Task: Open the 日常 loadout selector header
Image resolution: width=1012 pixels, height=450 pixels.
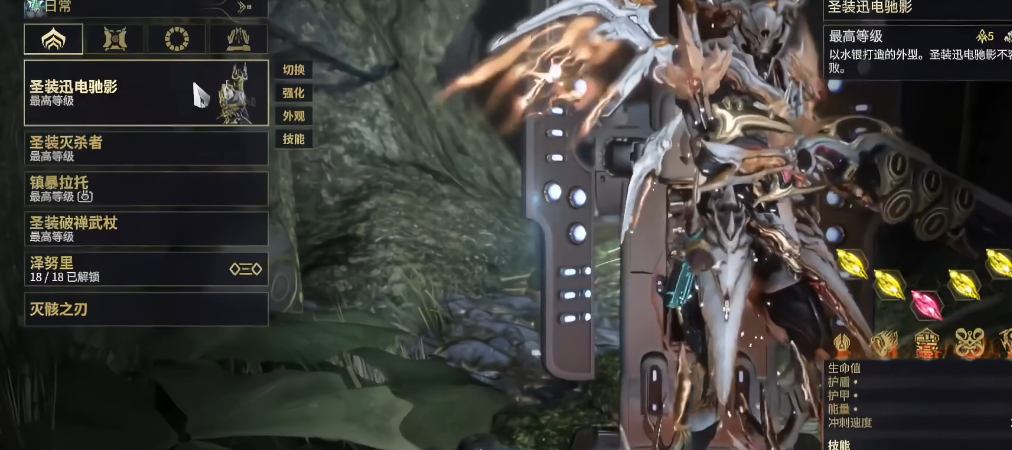Action: [140, 7]
